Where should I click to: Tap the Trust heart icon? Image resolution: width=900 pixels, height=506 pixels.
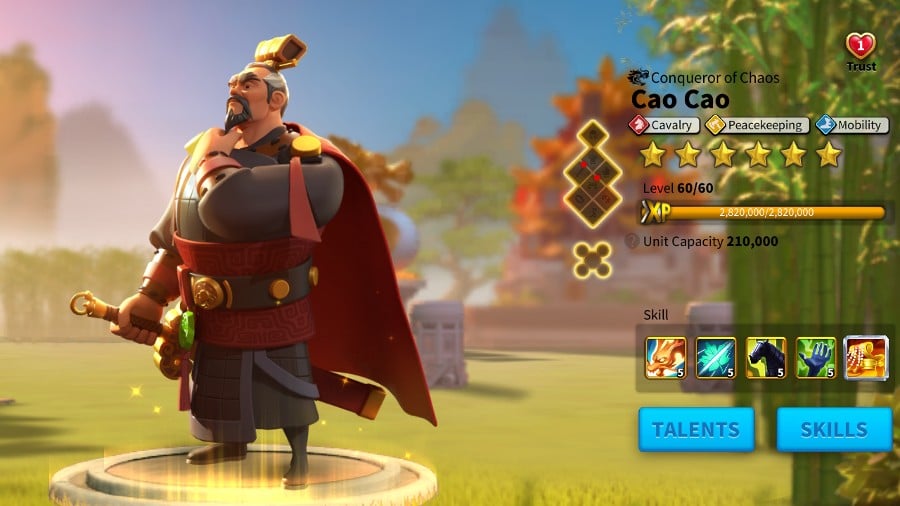click(860, 48)
